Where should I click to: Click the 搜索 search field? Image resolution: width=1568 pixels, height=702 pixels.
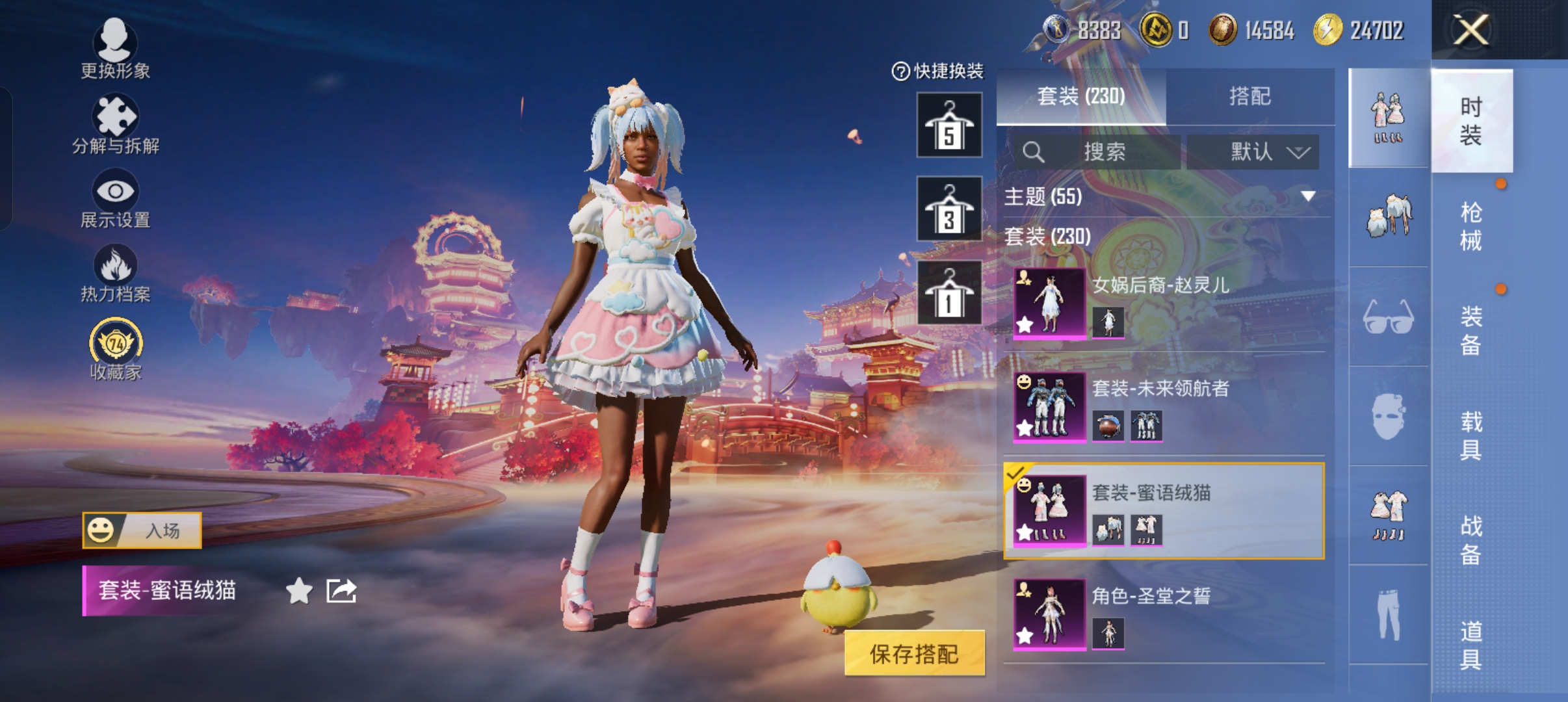(x=1099, y=152)
